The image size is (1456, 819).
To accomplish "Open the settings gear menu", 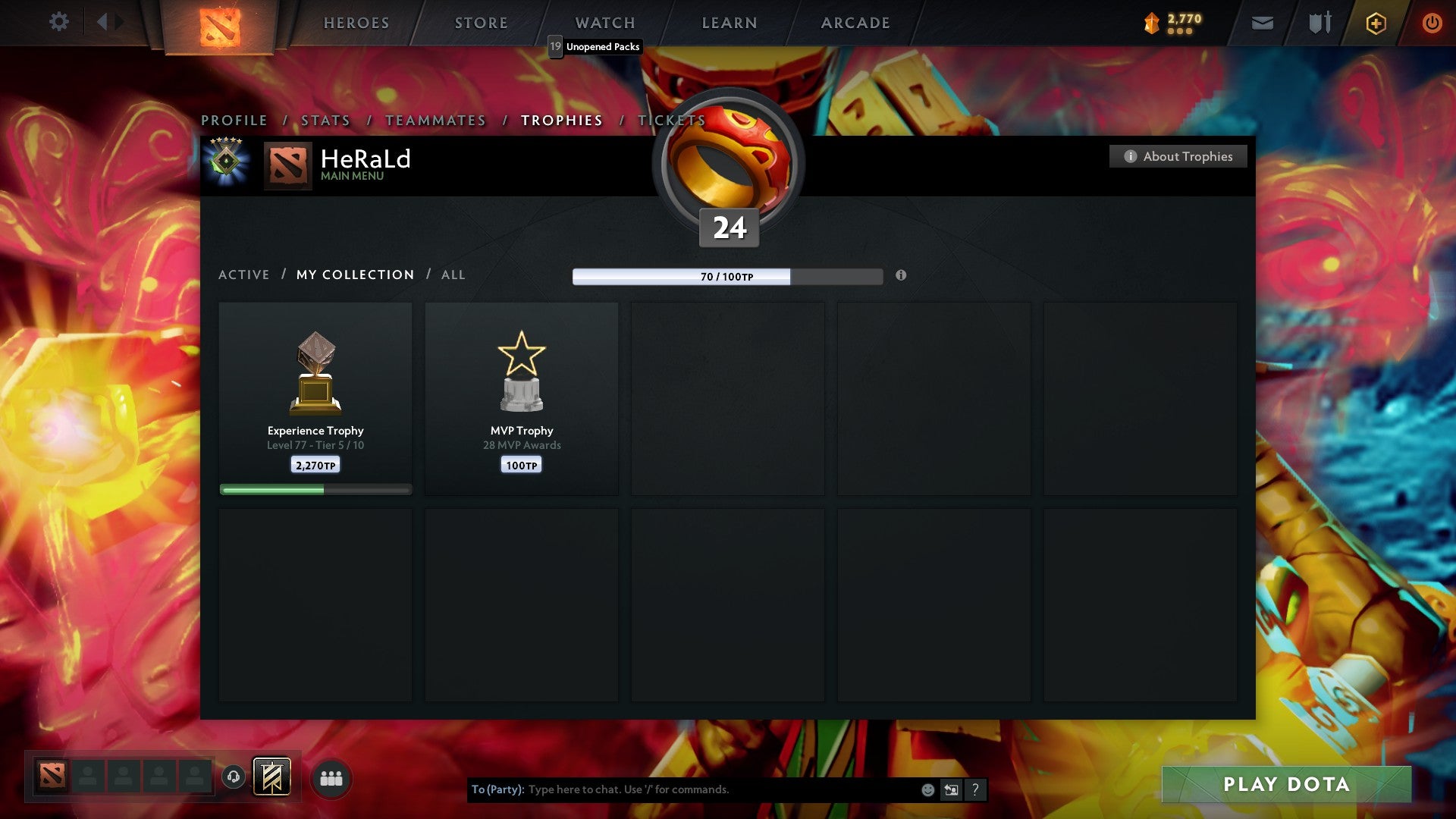I will [x=59, y=22].
